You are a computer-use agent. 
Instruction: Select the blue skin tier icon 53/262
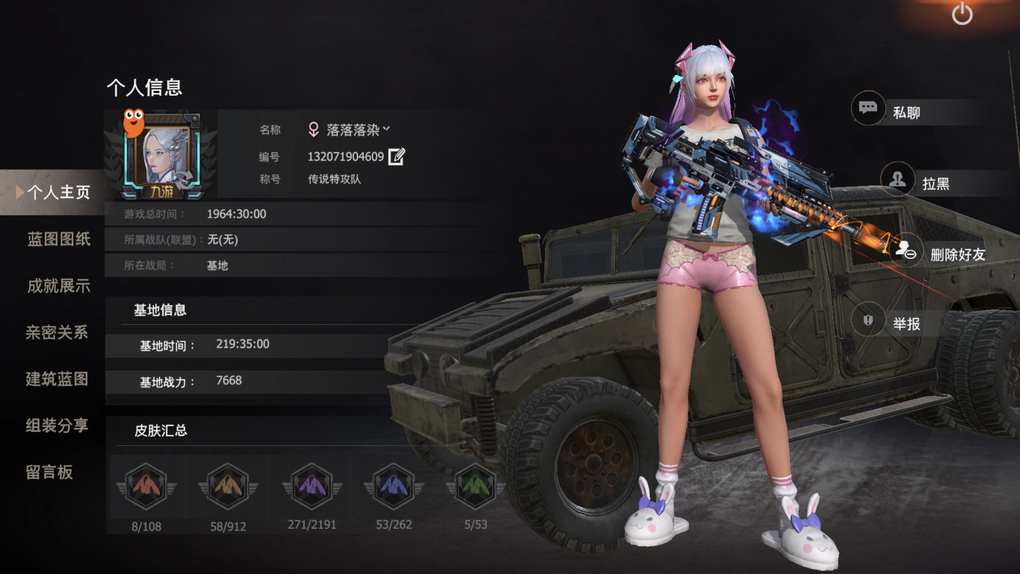tap(394, 488)
